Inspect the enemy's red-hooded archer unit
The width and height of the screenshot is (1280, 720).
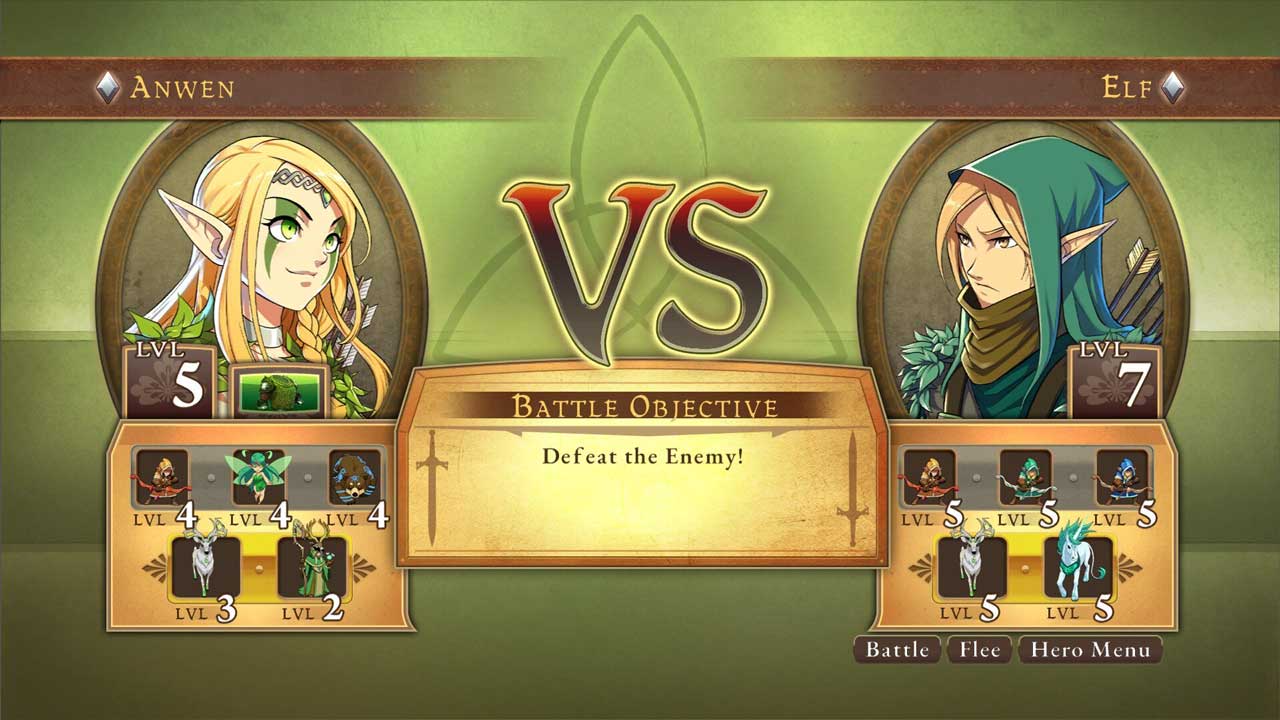(929, 477)
